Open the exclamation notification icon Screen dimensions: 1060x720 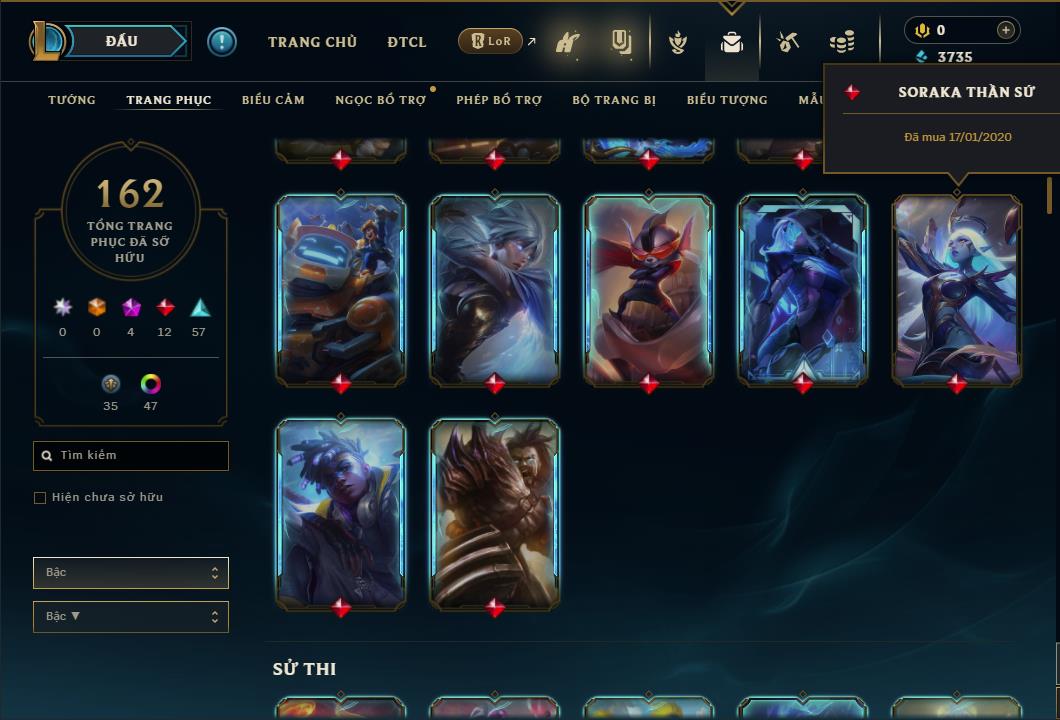[x=222, y=42]
